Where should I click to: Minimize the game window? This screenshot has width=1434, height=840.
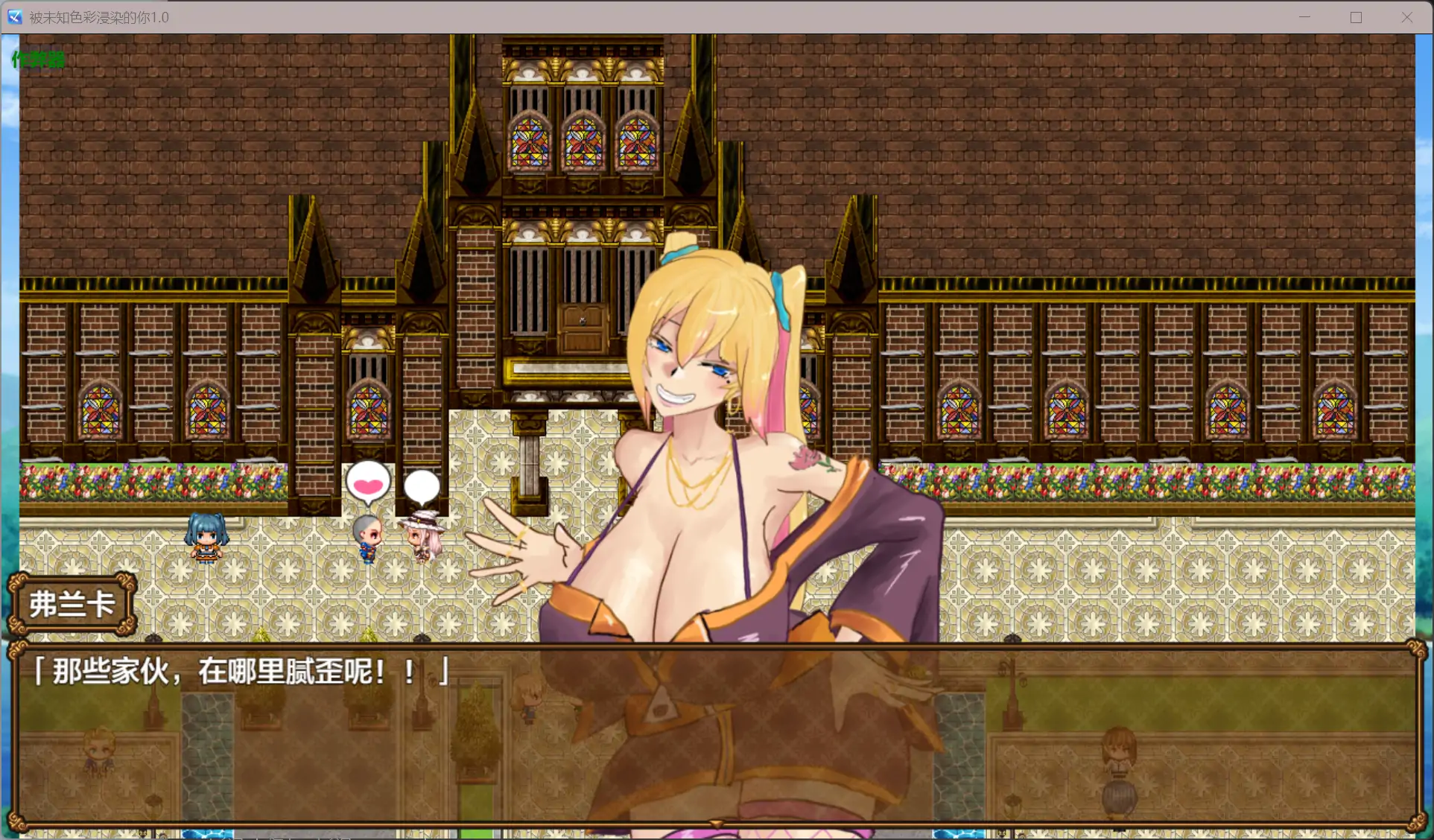[x=1304, y=16]
